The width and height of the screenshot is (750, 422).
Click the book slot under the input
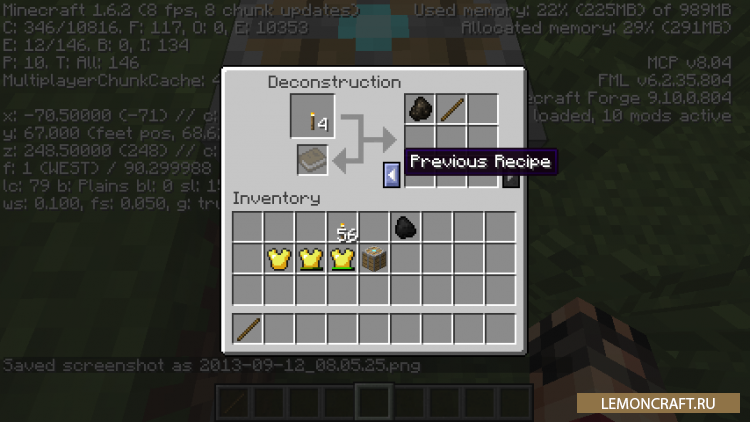tap(313, 161)
